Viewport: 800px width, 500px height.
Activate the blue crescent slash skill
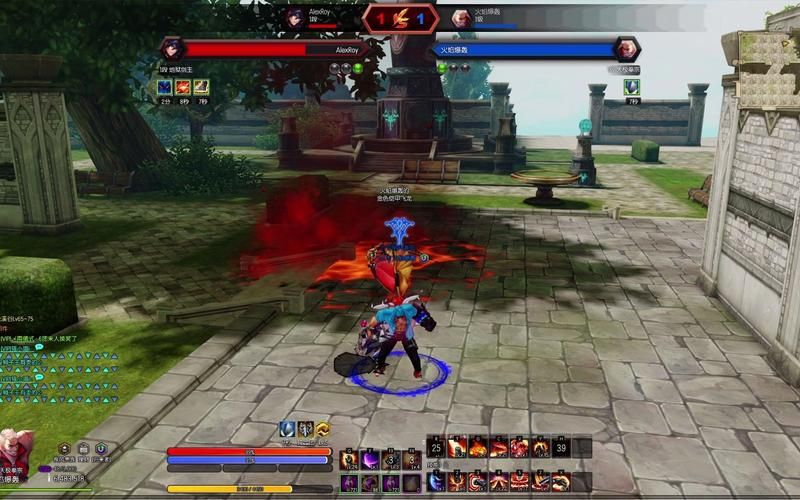(436, 482)
